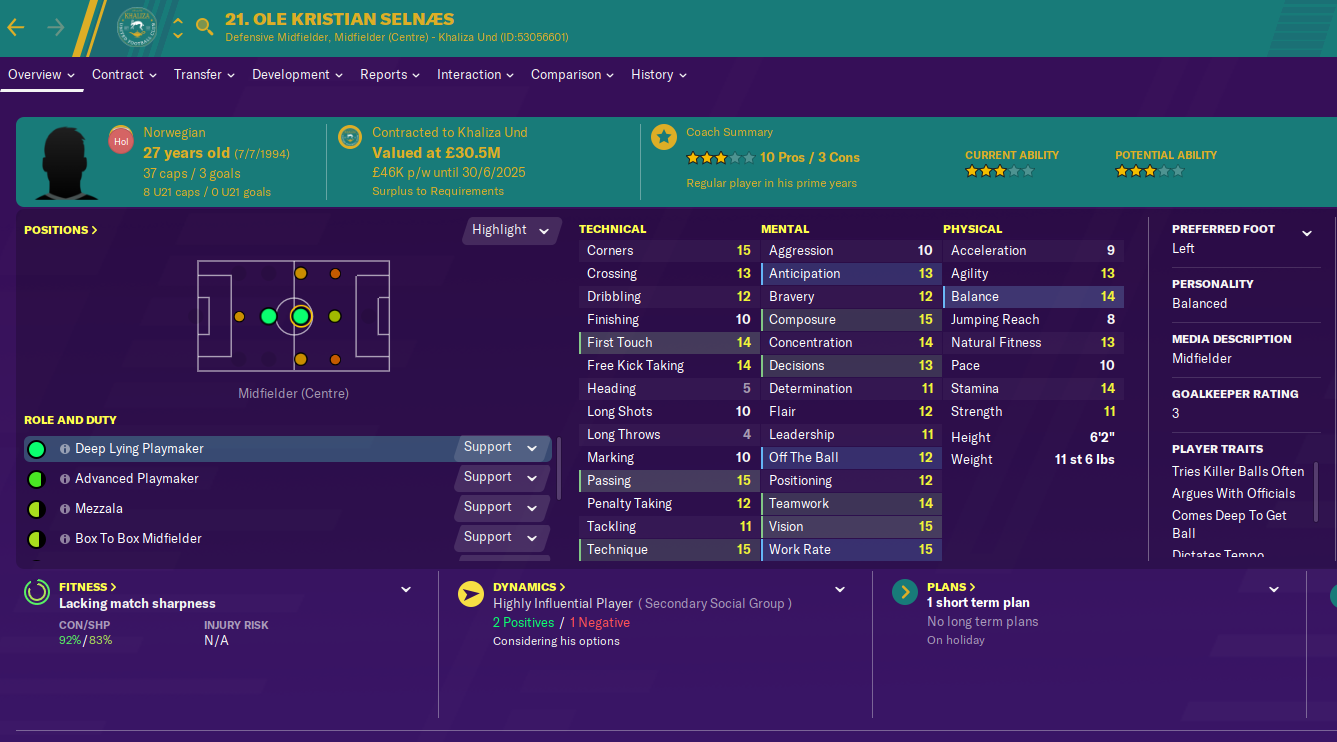Click the Khaliza Und club badge
Screen dimensions: 1337x742
tap(137, 27)
